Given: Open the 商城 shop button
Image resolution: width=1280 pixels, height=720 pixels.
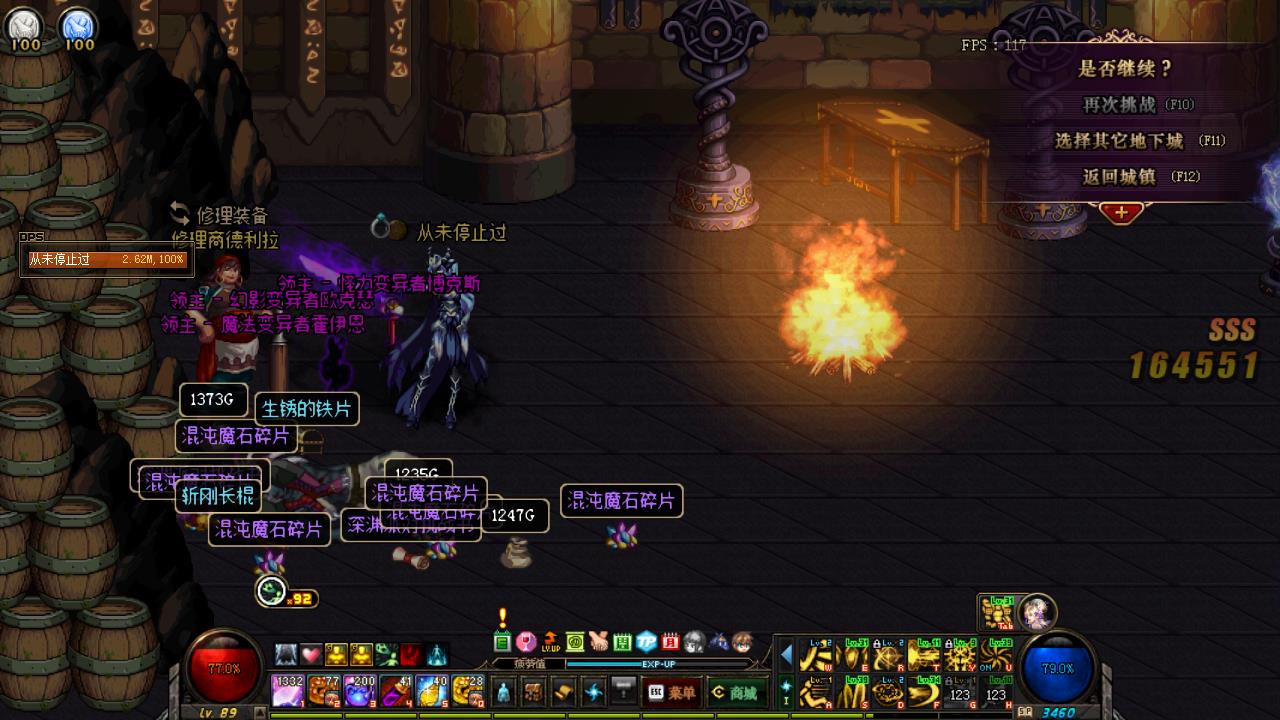Looking at the screenshot, I should (733, 692).
